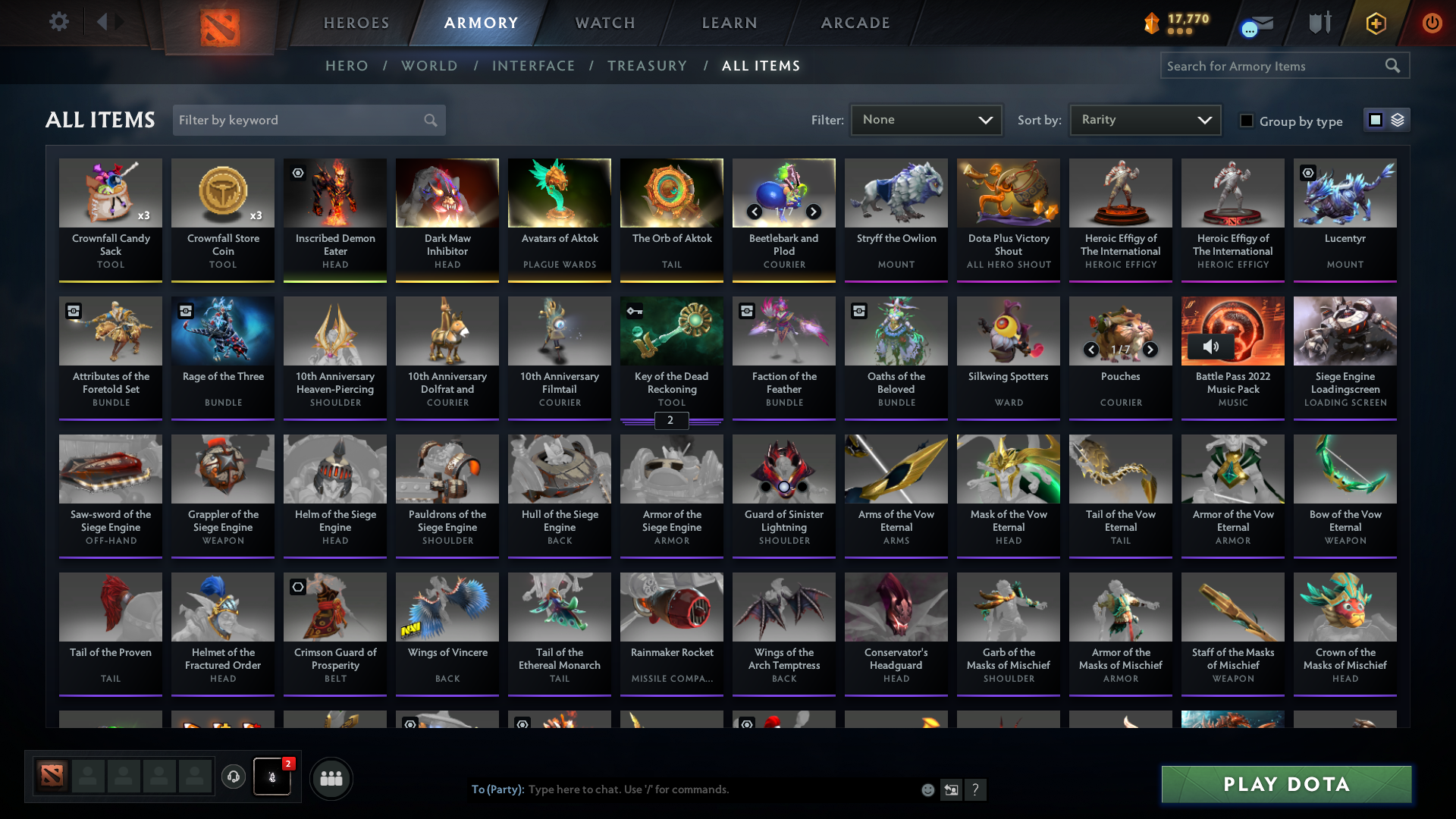Switch to the WATCH tab
Viewport: 1456px width, 819px height.
(x=604, y=23)
